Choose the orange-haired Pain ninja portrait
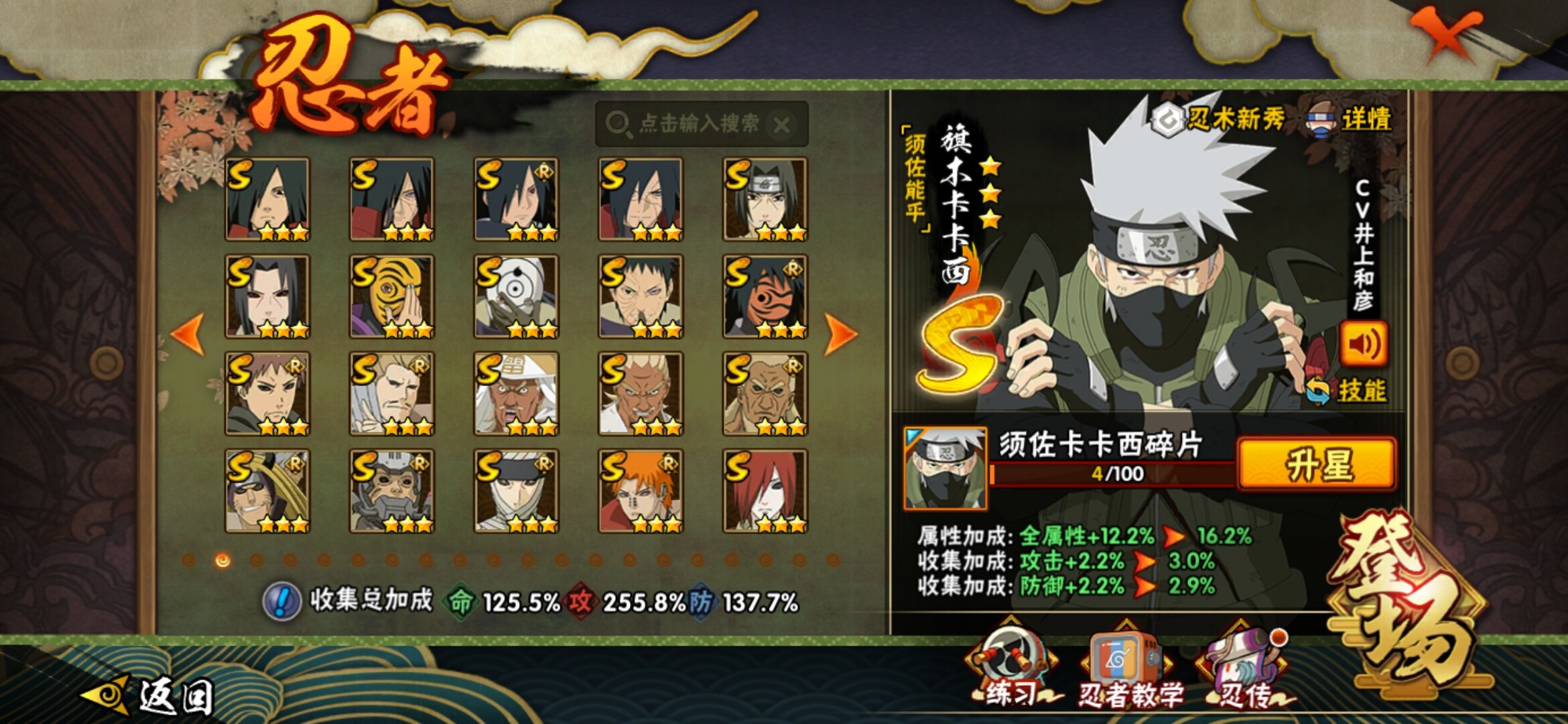 tap(641, 491)
